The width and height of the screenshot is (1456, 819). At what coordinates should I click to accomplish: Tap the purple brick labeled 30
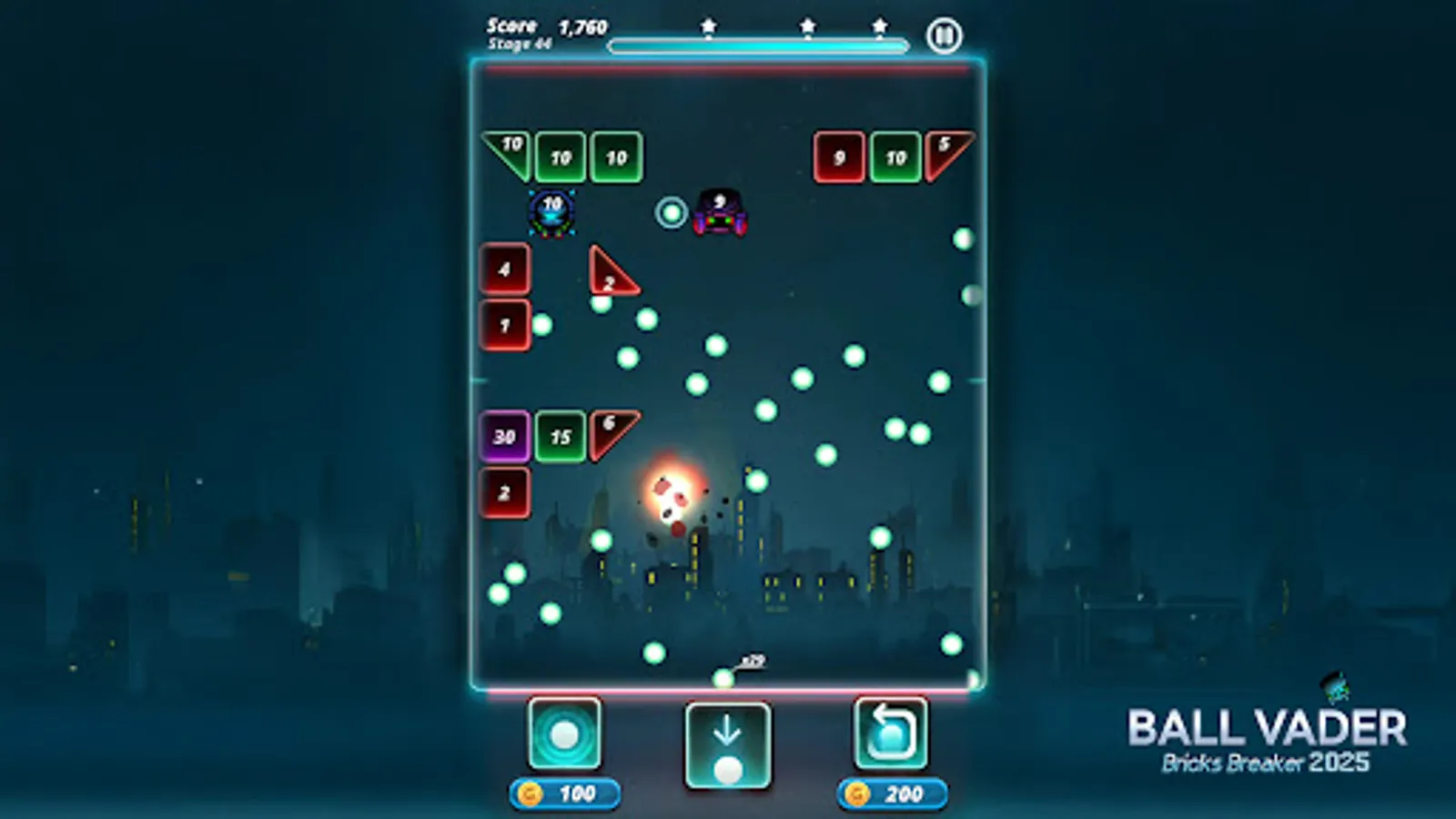coord(505,436)
